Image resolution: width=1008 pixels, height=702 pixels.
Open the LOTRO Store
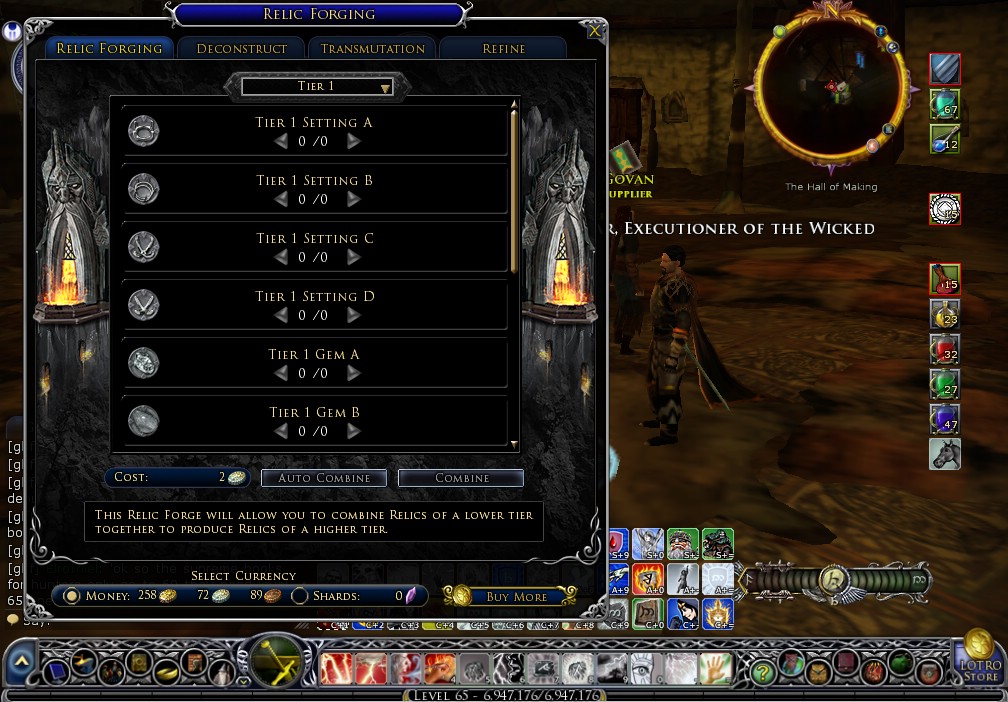point(982,659)
